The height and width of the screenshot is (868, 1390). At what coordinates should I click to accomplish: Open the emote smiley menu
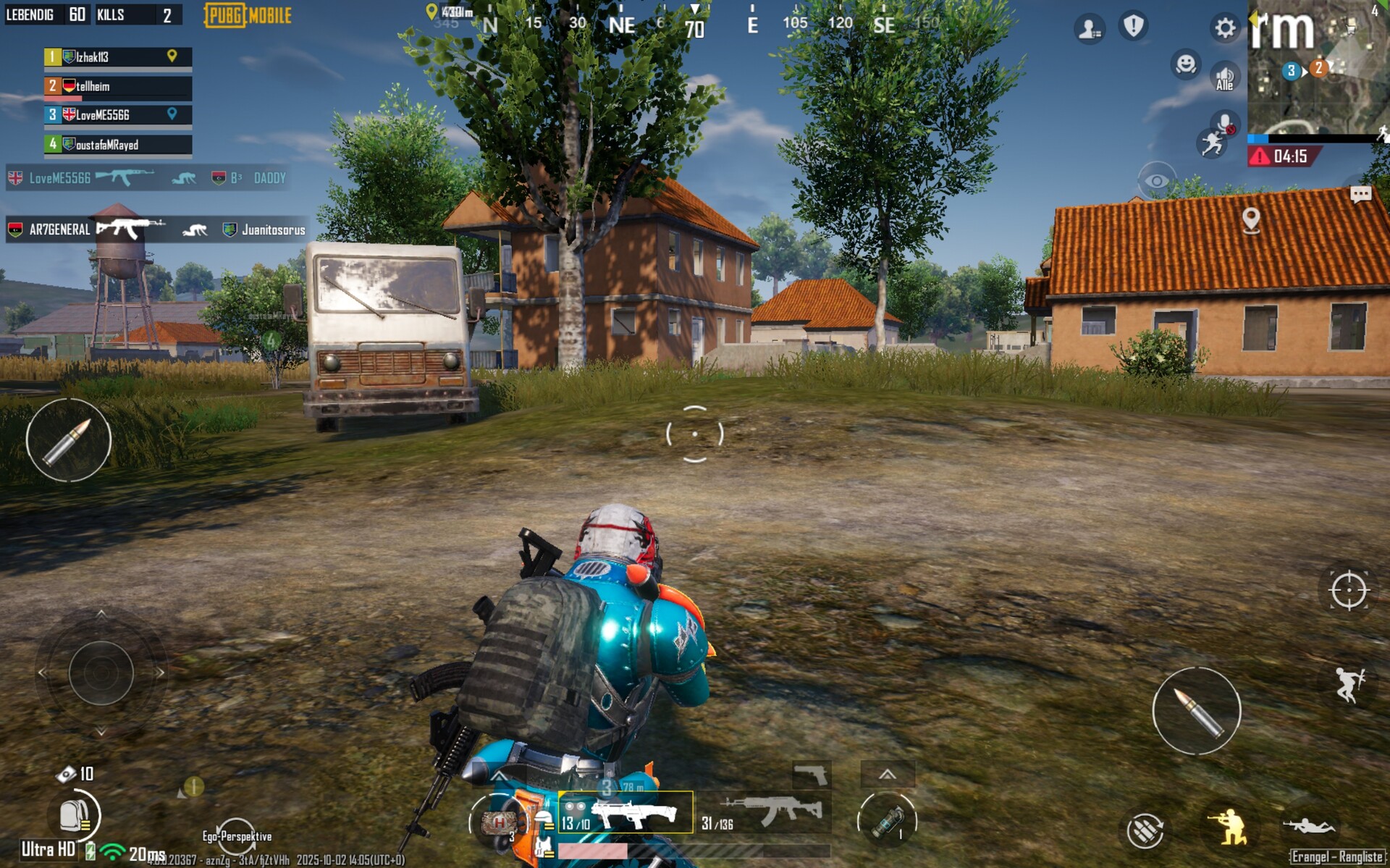pyautogui.click(x=1185, y=64)
